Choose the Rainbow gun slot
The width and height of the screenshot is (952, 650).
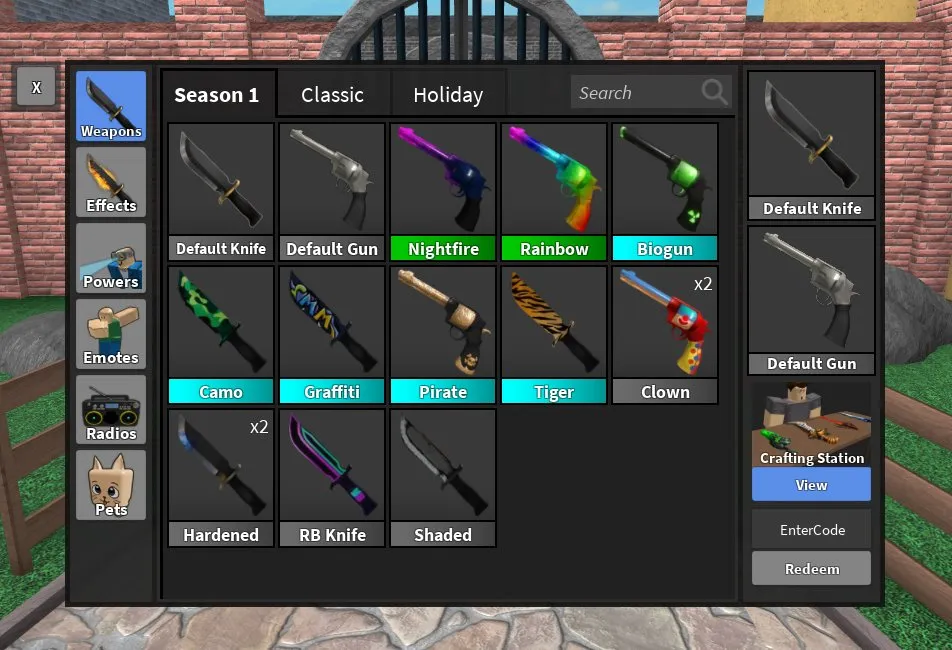point(554,192)
